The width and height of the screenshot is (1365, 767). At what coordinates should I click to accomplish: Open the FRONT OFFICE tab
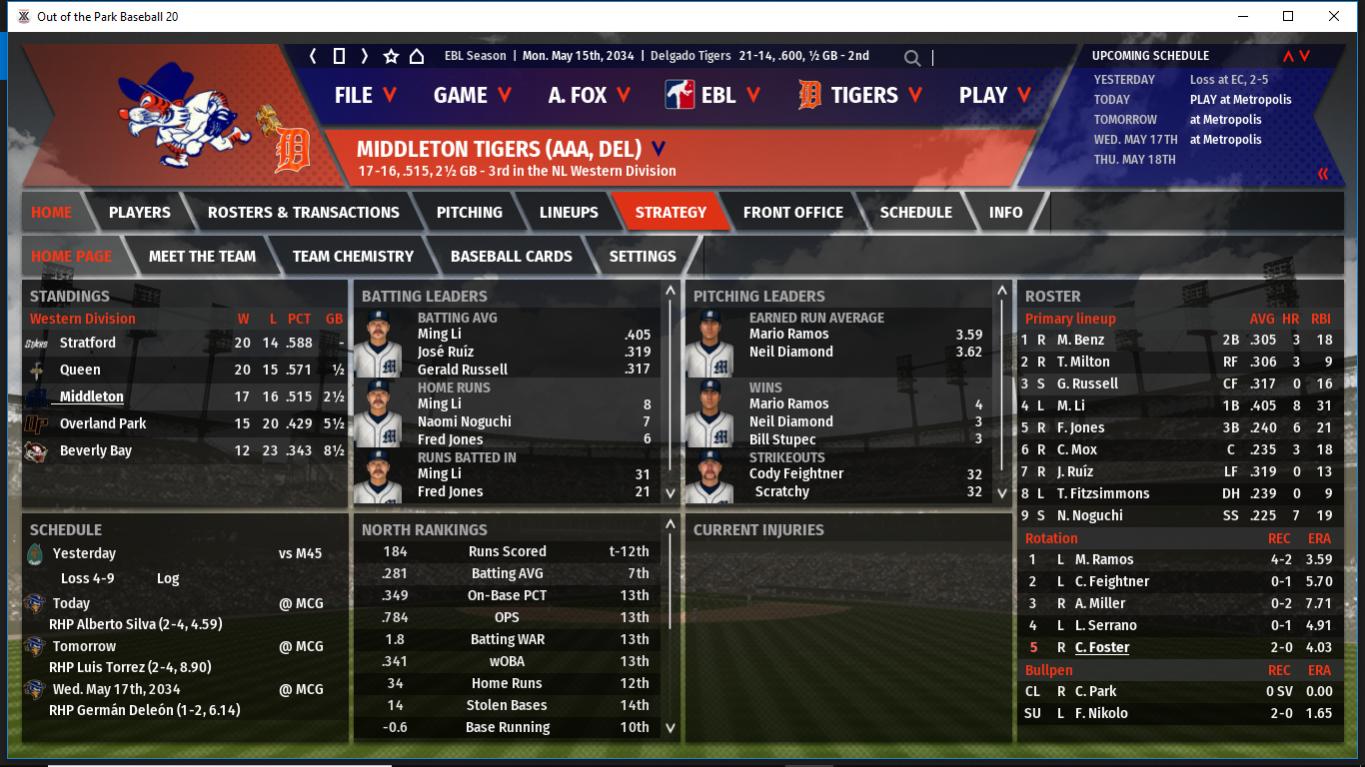[793, 212]
